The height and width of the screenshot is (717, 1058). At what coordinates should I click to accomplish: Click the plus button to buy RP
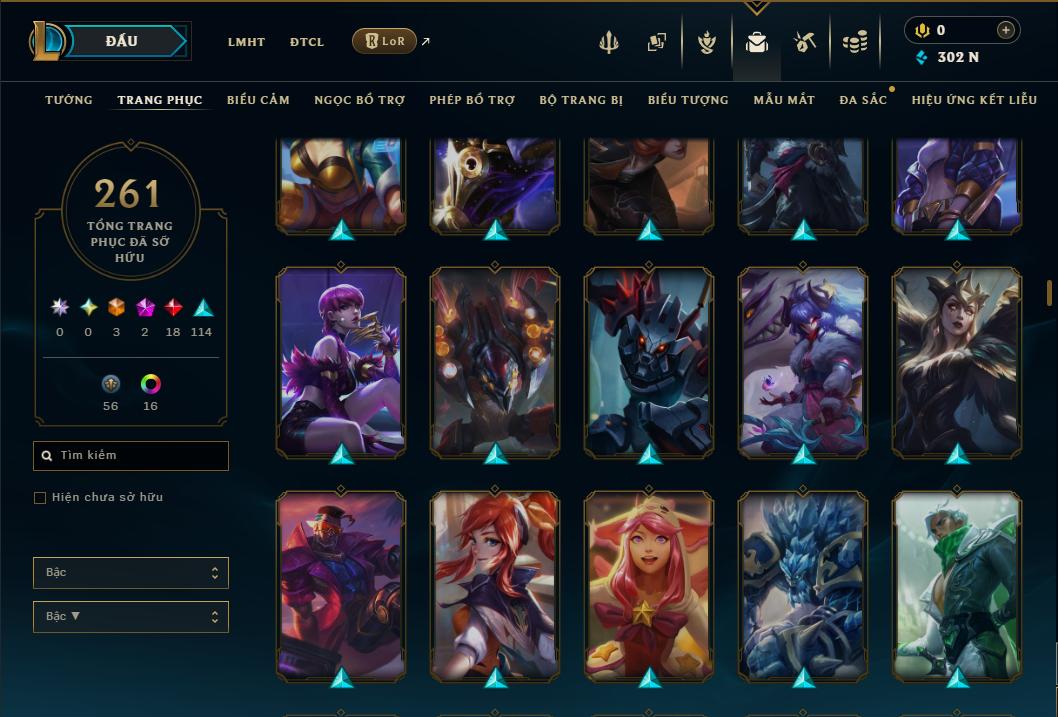coord(1006,30)
